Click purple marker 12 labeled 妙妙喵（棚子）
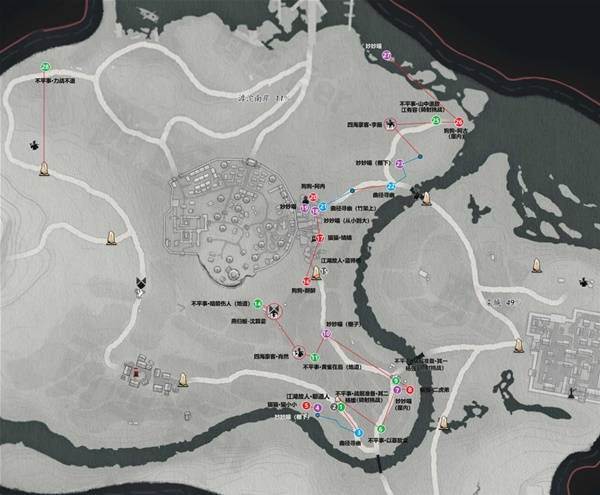Image resolution: width=600 pixels, height=495 pixels. [x=326, y=334]
